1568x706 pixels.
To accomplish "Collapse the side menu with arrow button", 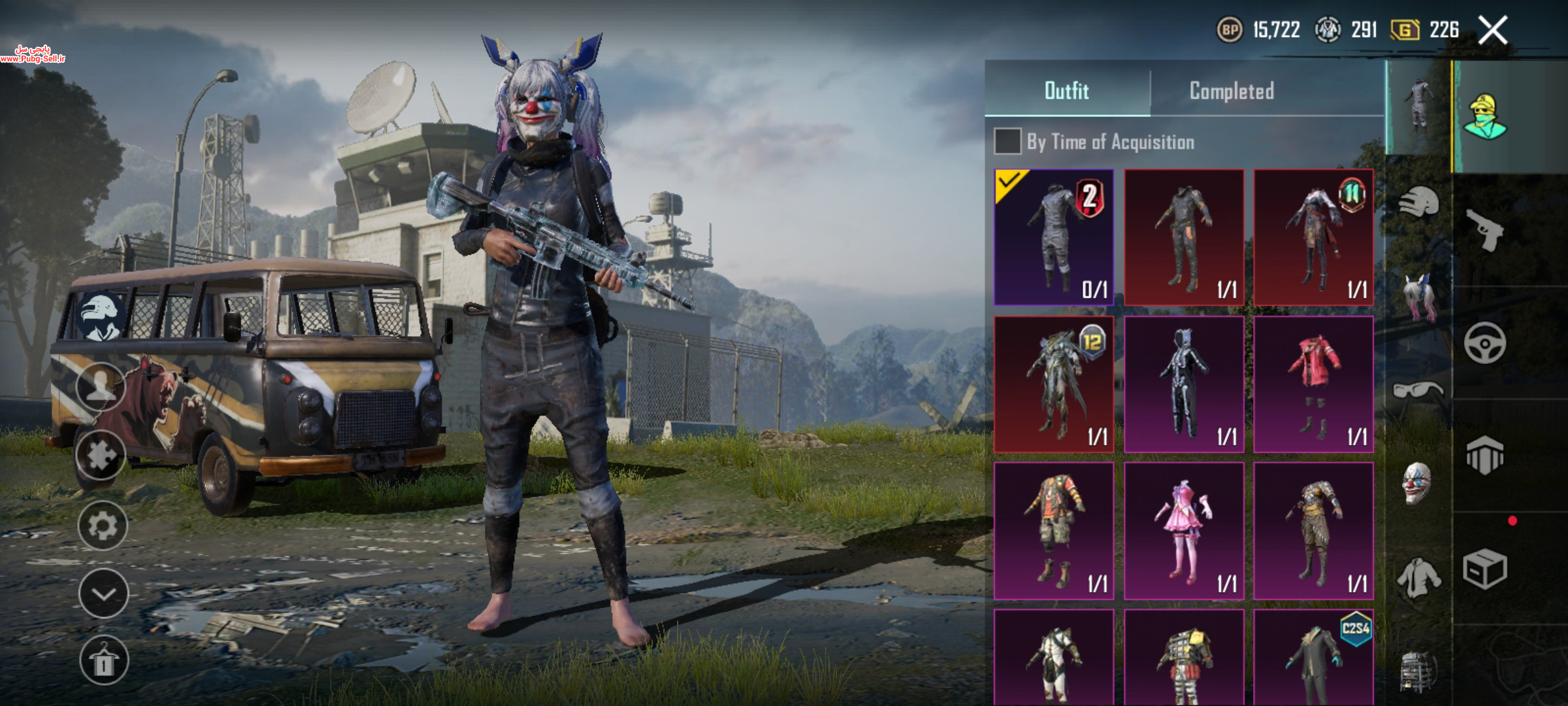I will click(103, 594).
